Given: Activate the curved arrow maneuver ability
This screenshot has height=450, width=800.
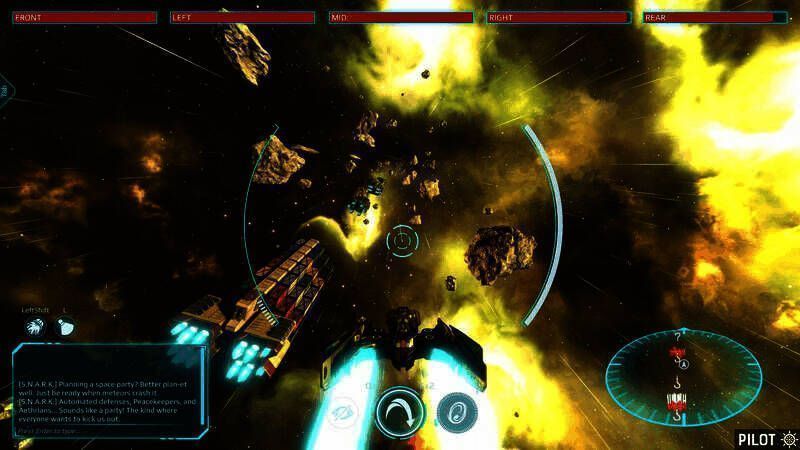Looking at the screenshot, I should click(x=401, y=412).
